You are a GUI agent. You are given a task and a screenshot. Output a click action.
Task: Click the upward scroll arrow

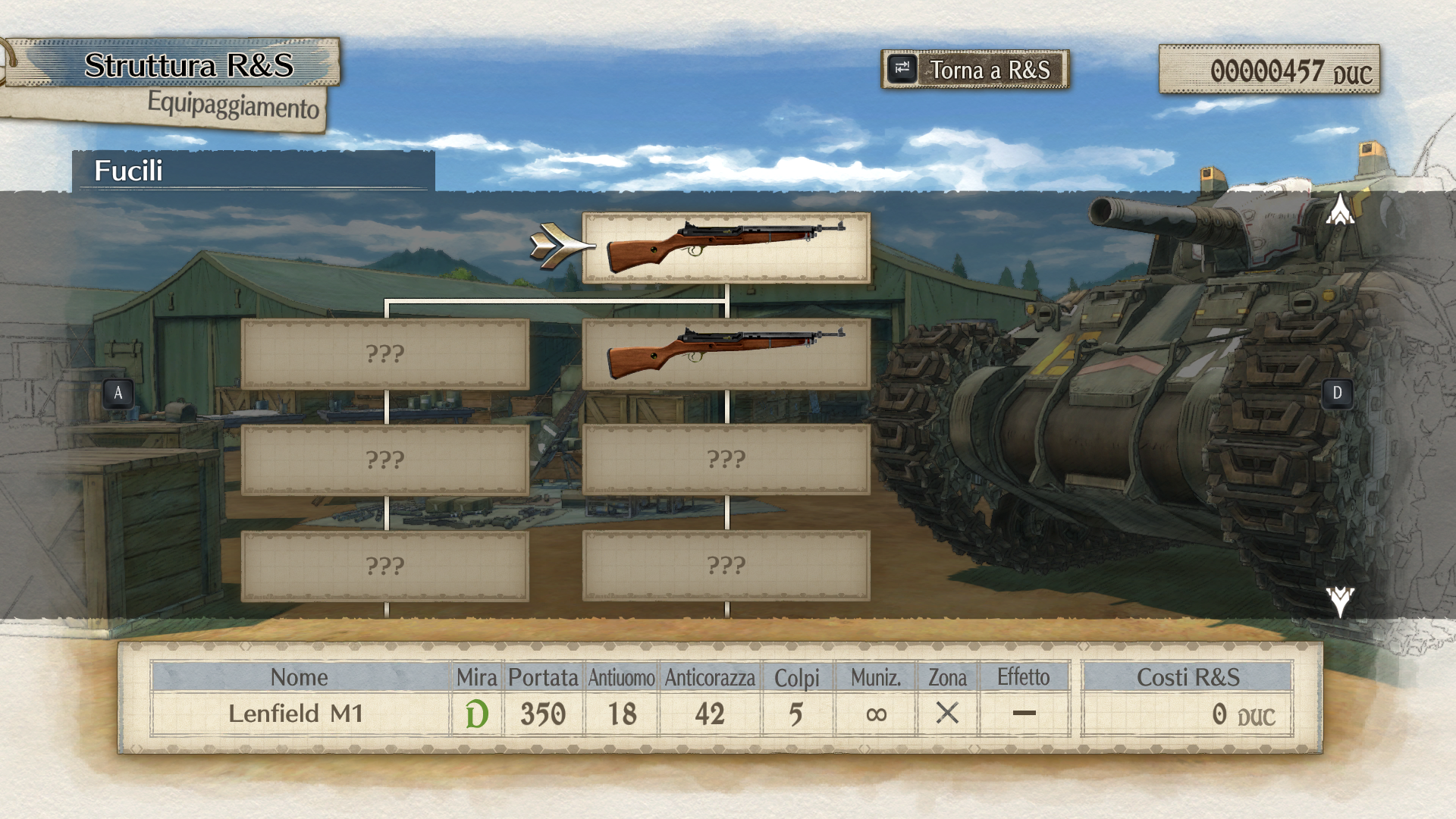coord(1340,209)
